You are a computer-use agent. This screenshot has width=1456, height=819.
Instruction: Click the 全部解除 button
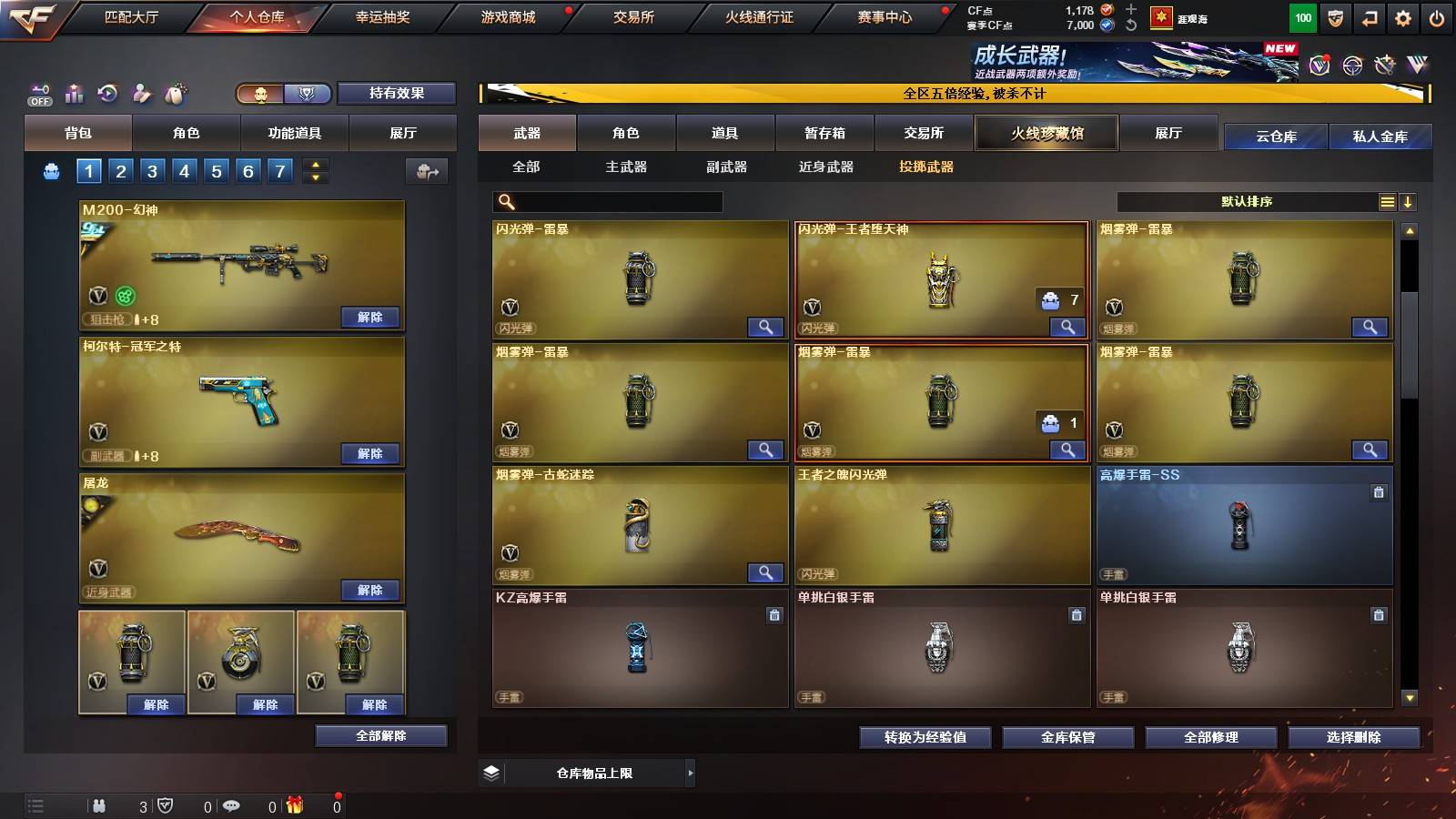(380, 735)
